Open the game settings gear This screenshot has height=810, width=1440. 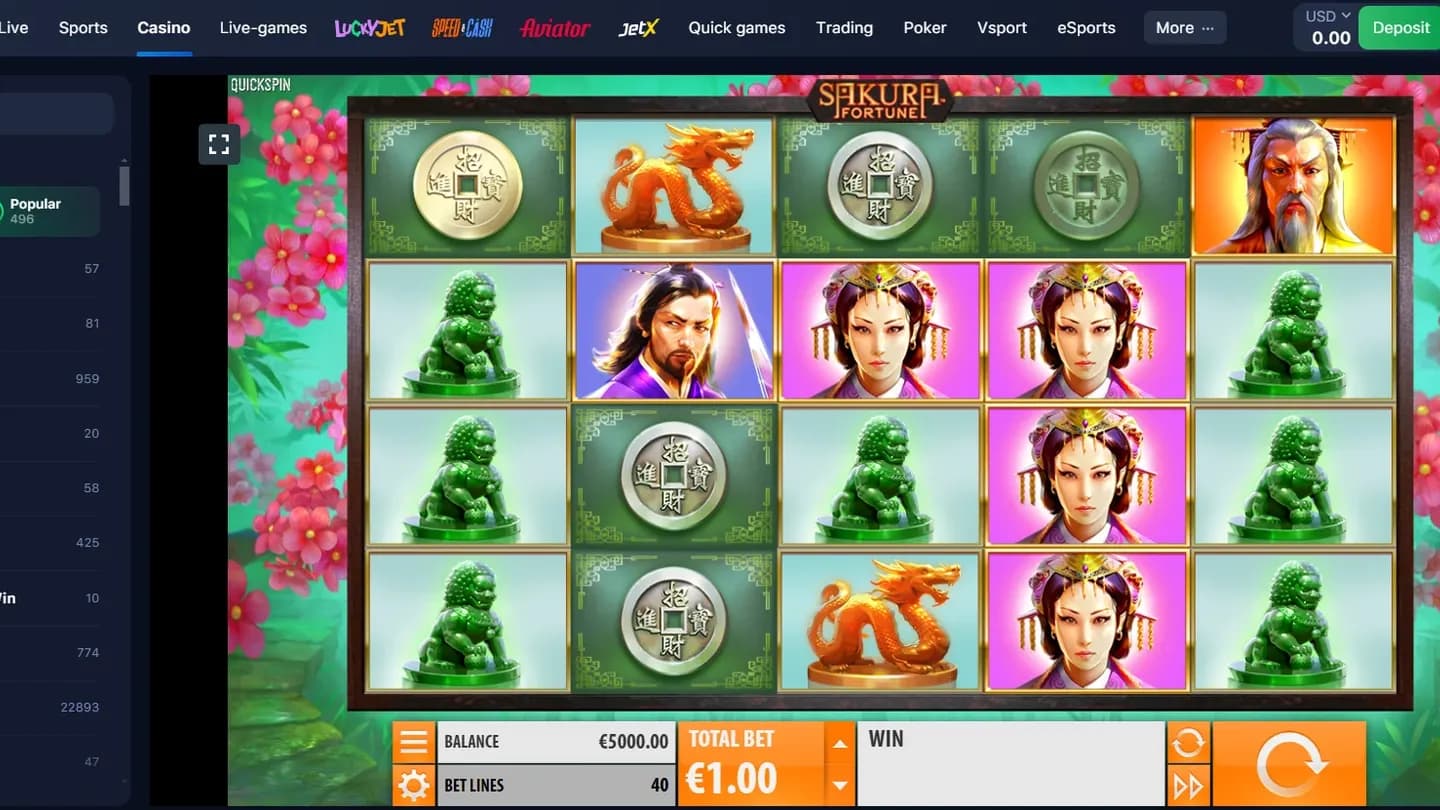tap(413, 785)
